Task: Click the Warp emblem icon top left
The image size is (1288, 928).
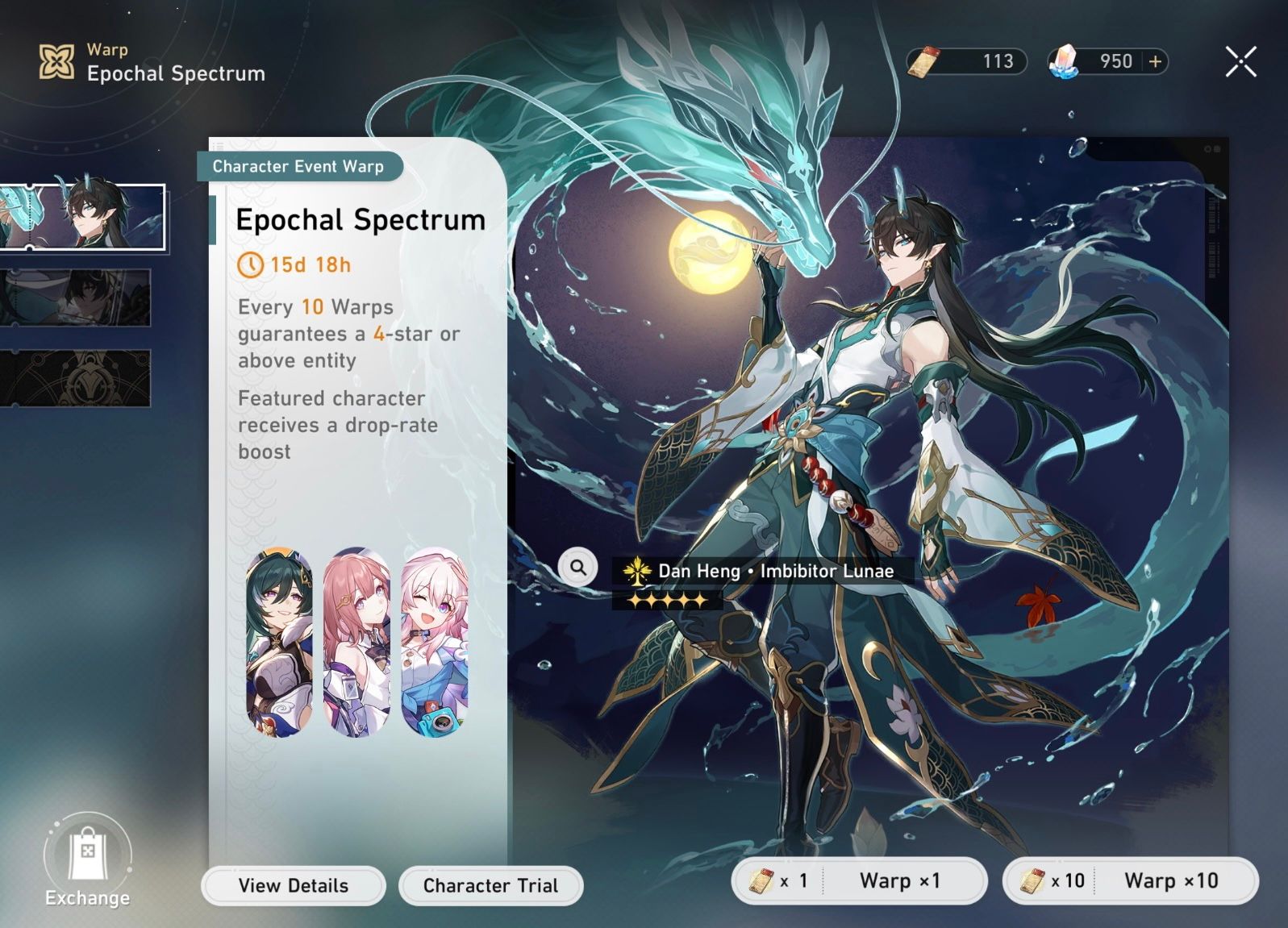Action: pos(55,59)
